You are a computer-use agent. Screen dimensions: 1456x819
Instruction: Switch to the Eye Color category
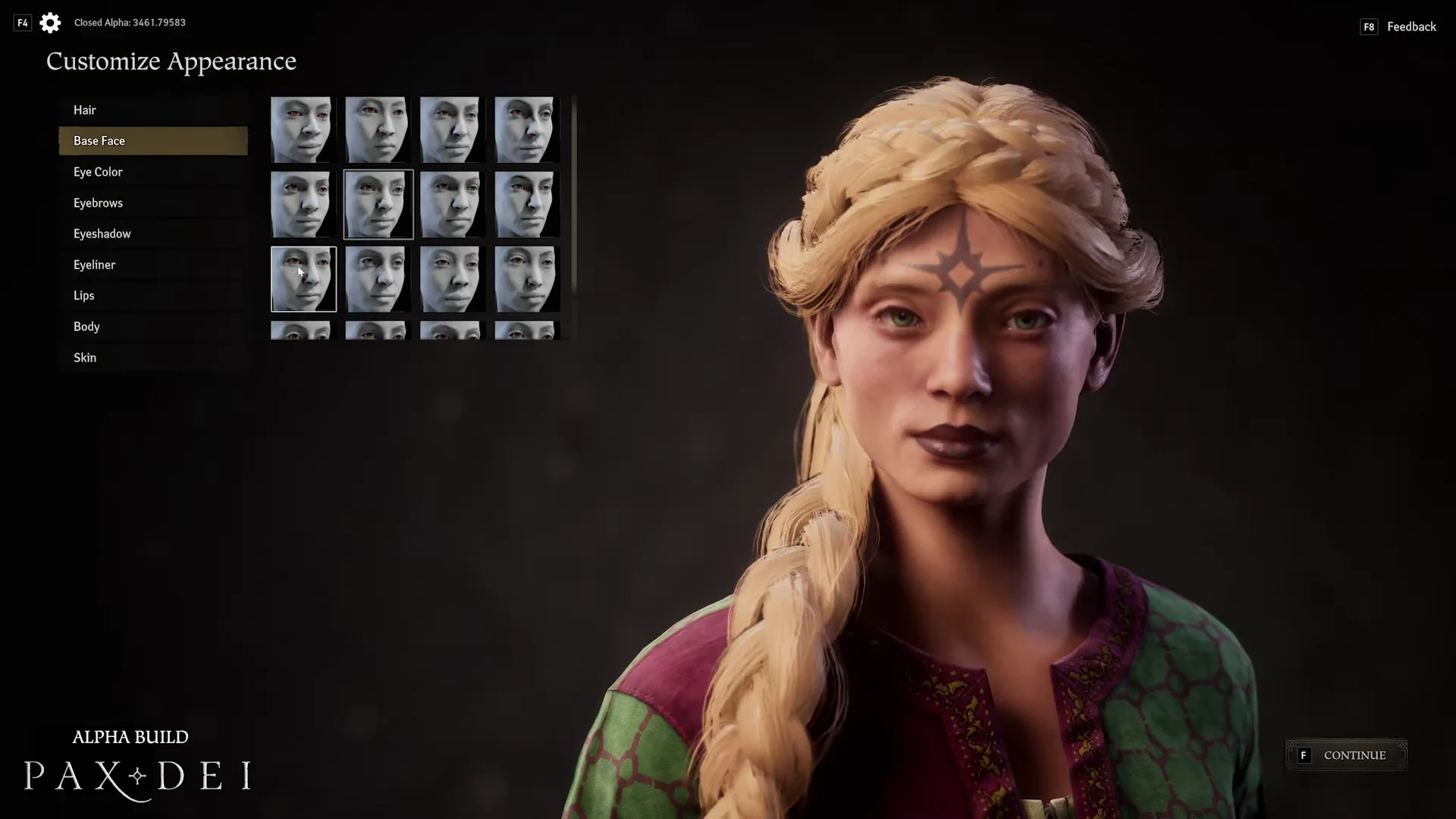[x=98, y=172]
